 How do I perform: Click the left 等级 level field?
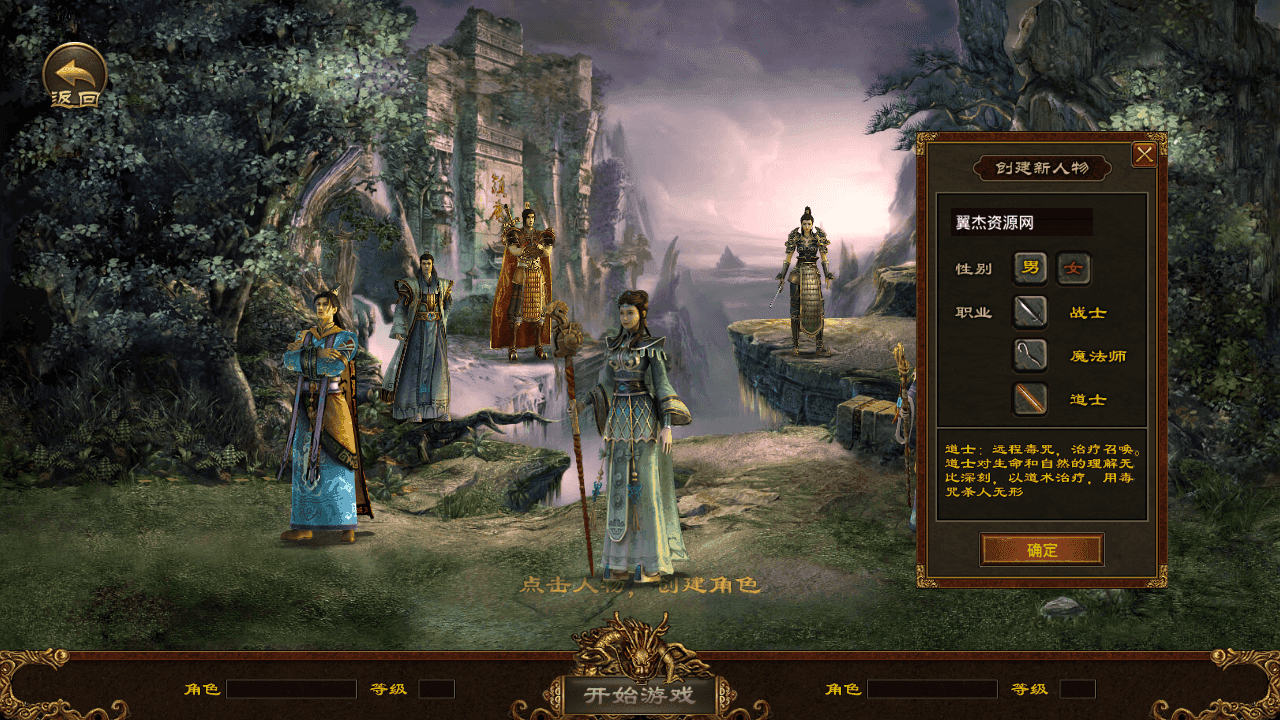click(x=437, y=688)
